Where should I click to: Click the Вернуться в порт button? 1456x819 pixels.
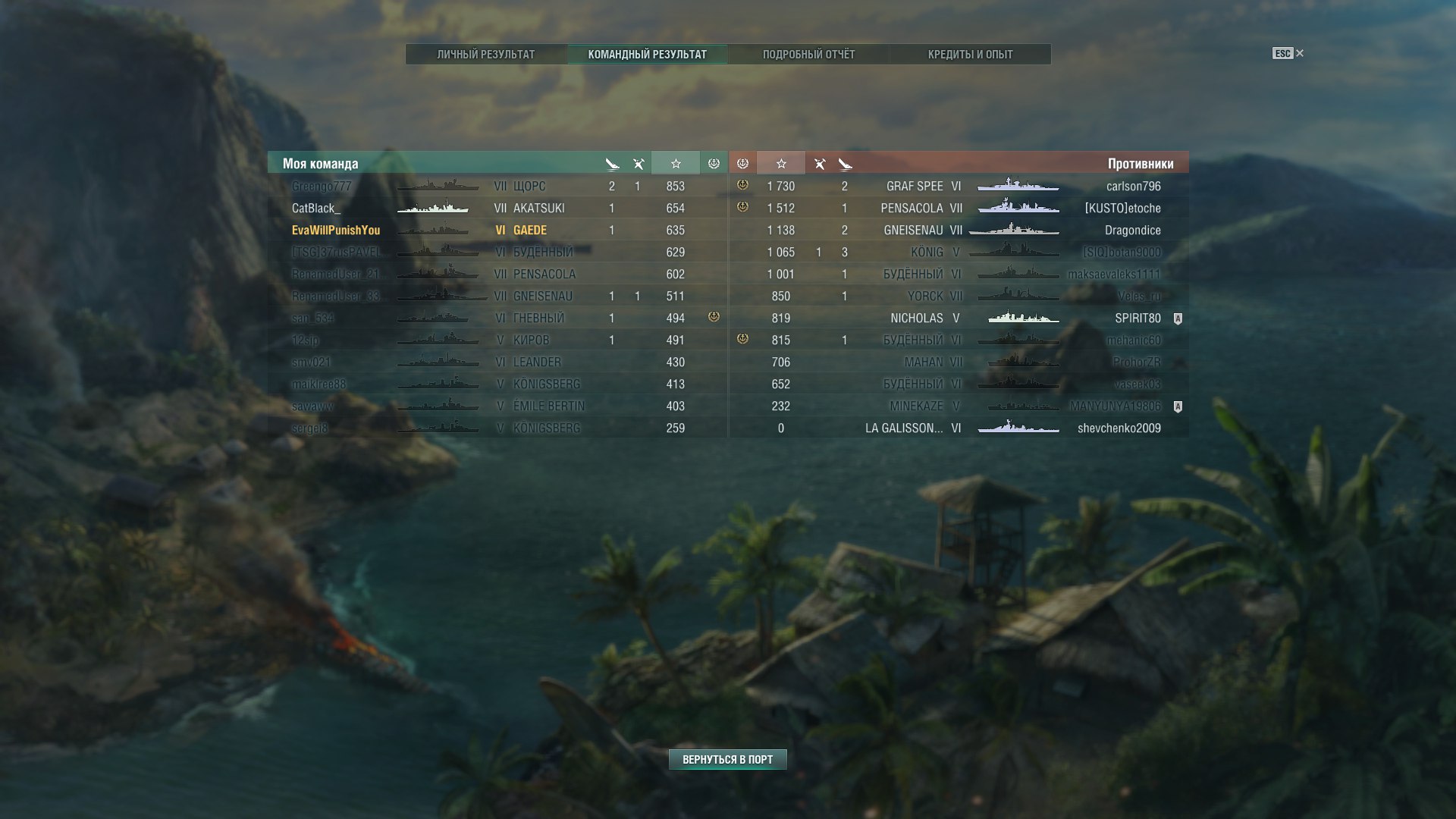727,759
